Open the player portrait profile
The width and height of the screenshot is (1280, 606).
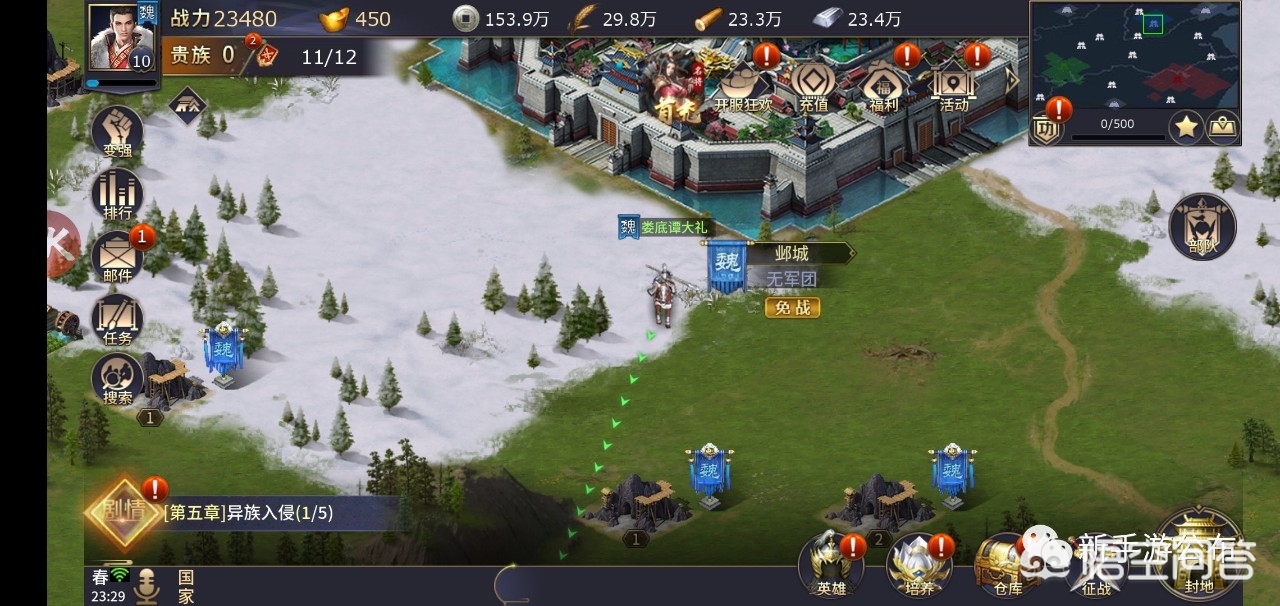[122, 38]
